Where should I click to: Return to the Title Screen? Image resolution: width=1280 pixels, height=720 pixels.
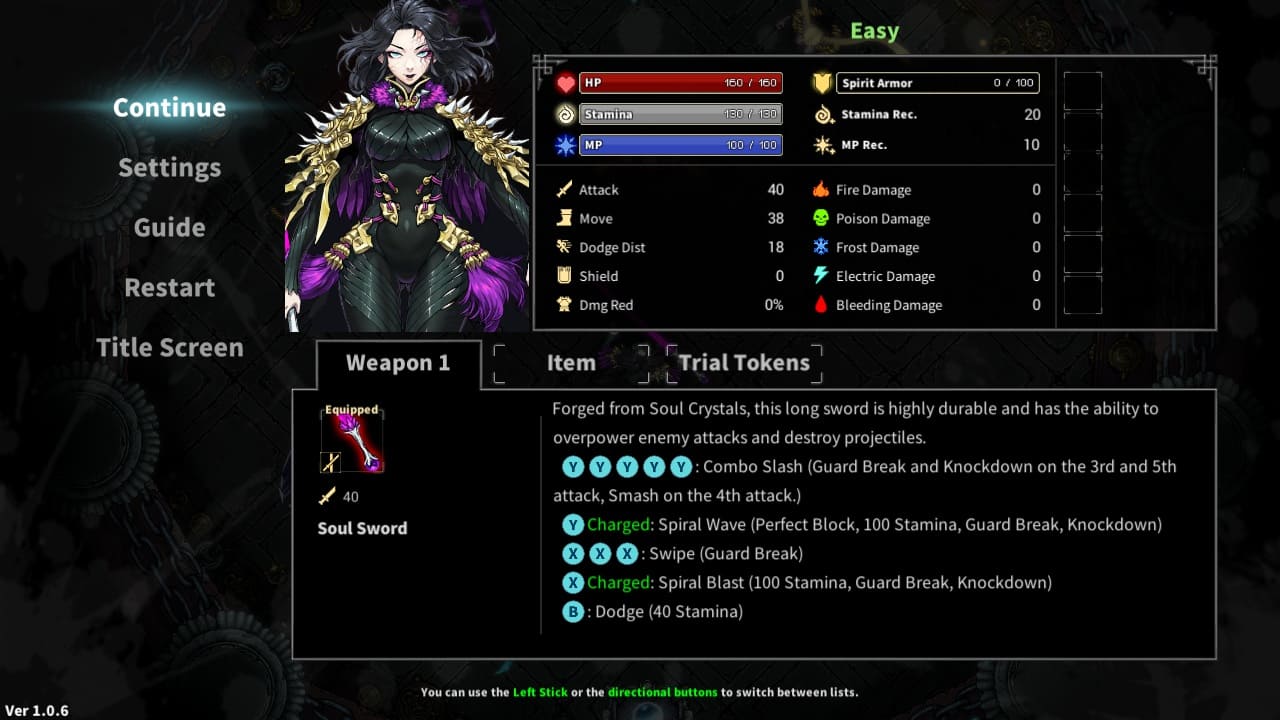(x=169, y=347)
